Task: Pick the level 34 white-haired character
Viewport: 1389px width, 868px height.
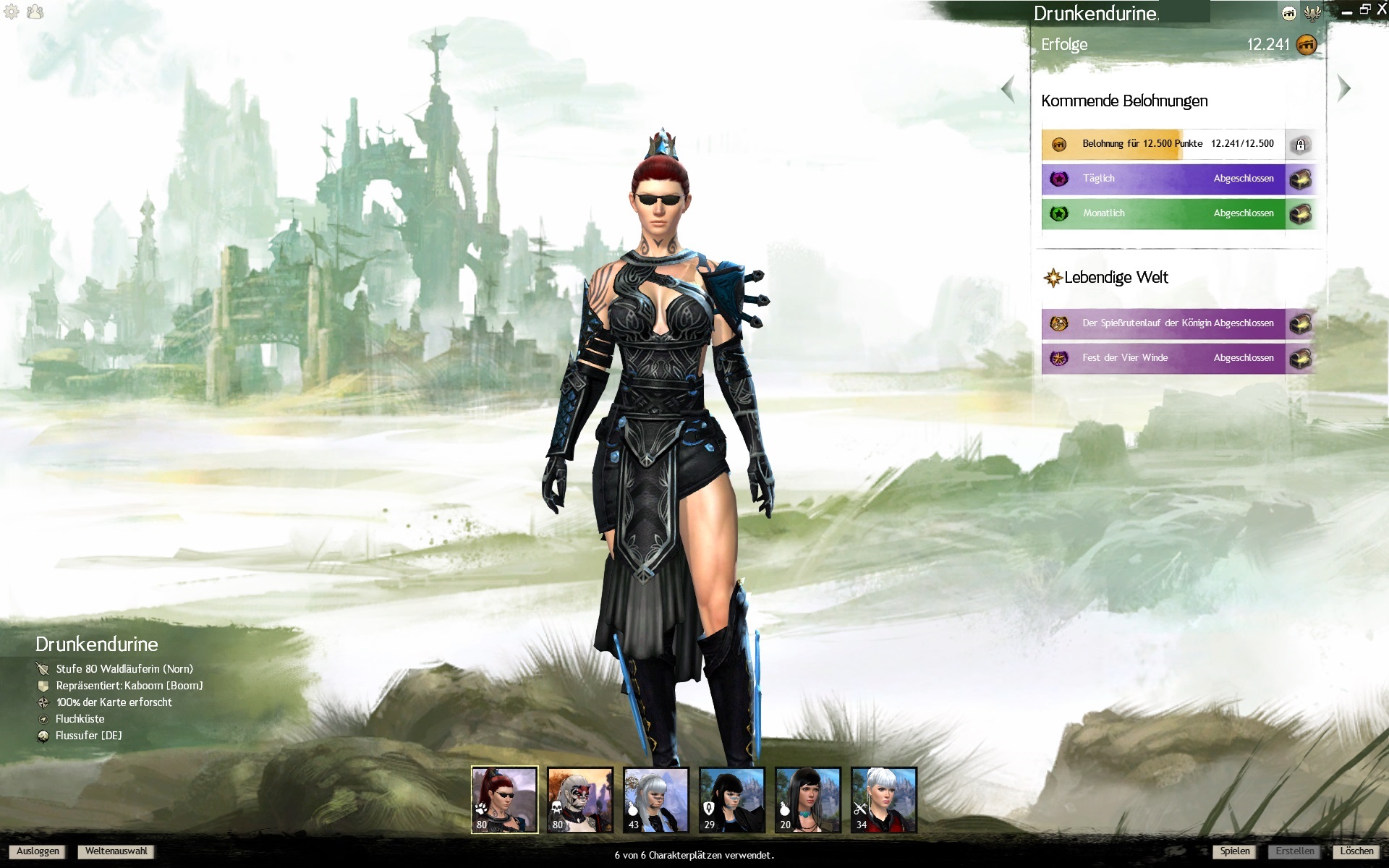Action: tap(884, 799)
